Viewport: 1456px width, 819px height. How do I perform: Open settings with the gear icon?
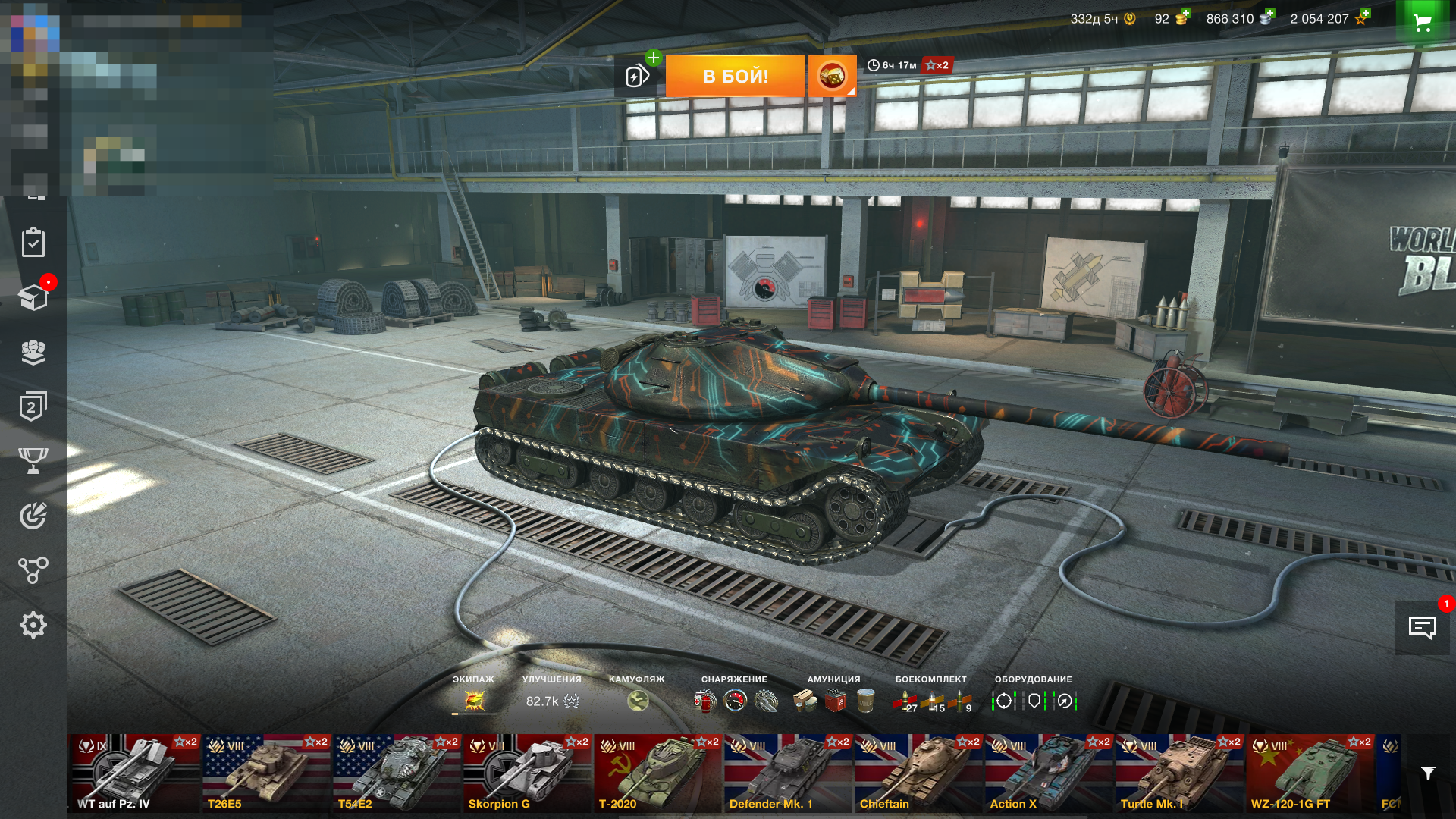[x=33, y=625]
